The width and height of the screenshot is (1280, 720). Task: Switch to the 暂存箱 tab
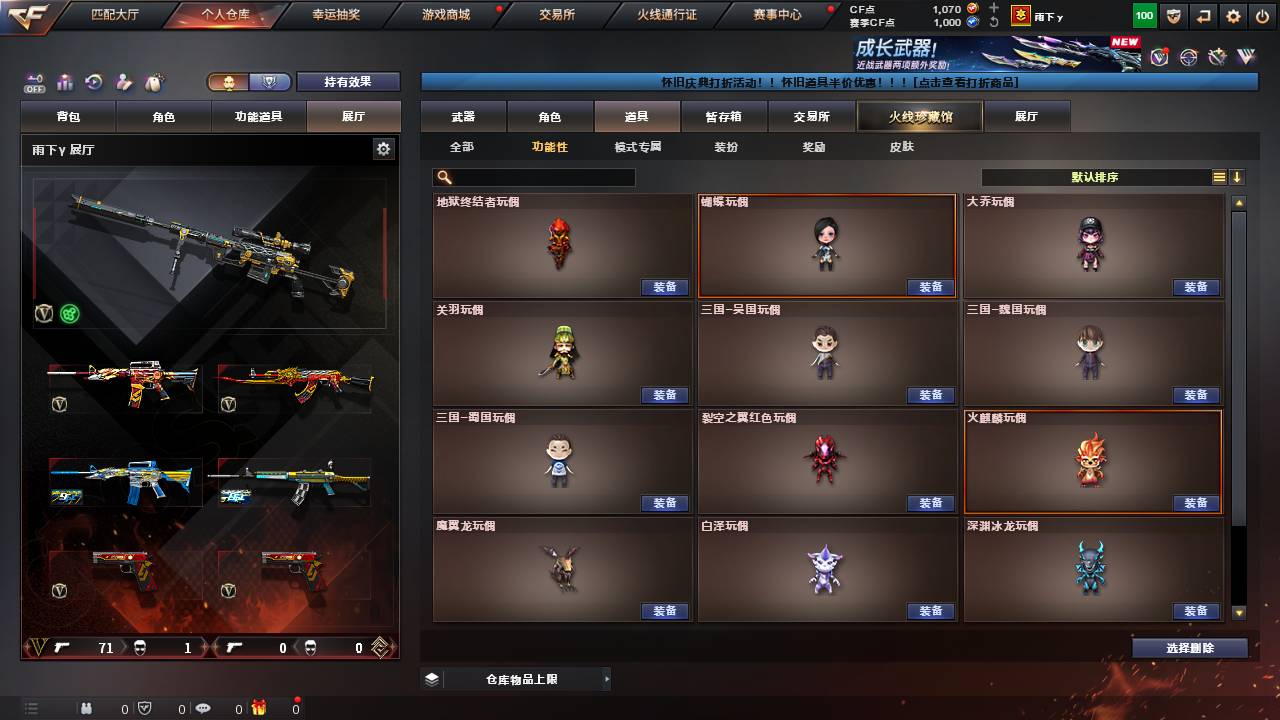[725, 116]
